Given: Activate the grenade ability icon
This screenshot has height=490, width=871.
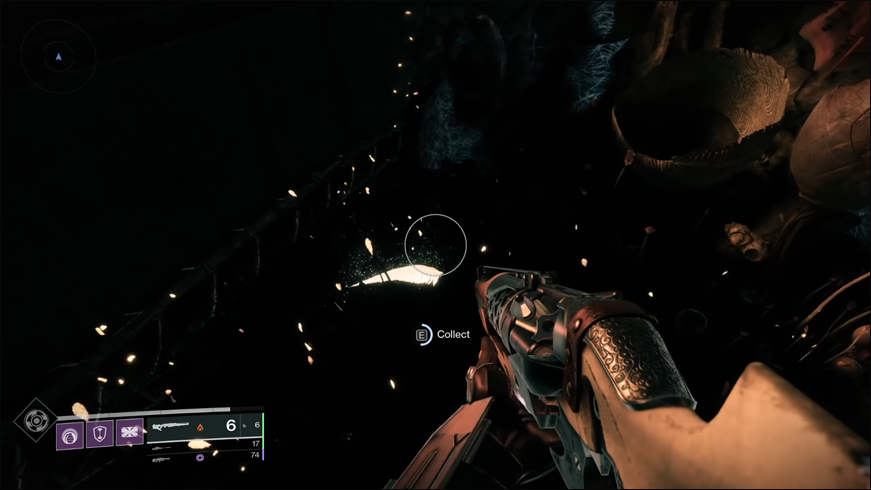Looking at the screenshot, I should coord(70,434).
